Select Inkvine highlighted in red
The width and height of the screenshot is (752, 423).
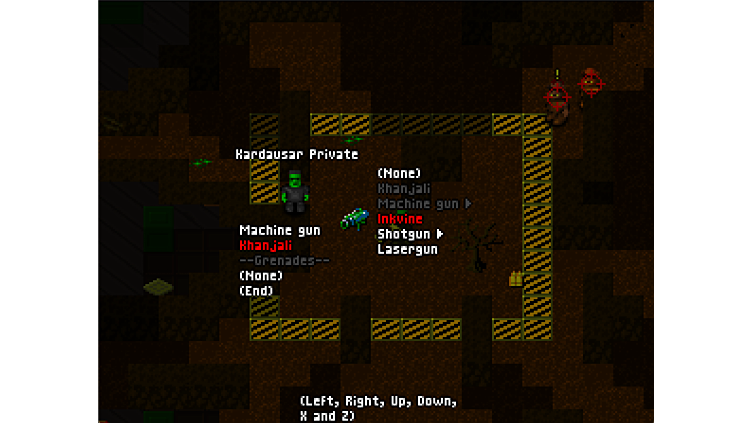point(400,219)
